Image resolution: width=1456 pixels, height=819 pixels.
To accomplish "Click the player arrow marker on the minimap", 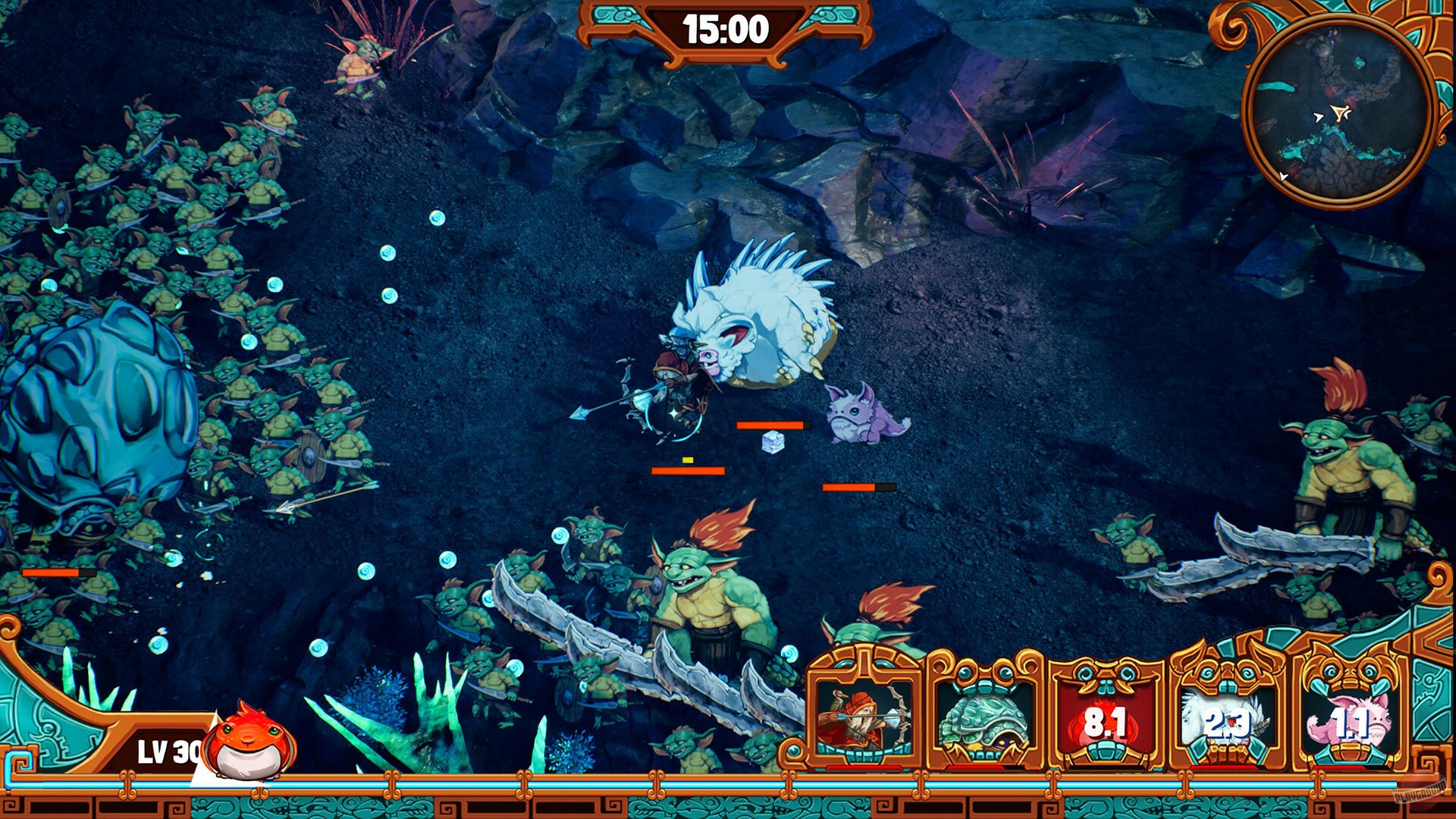I will [x=1339, y=112].
